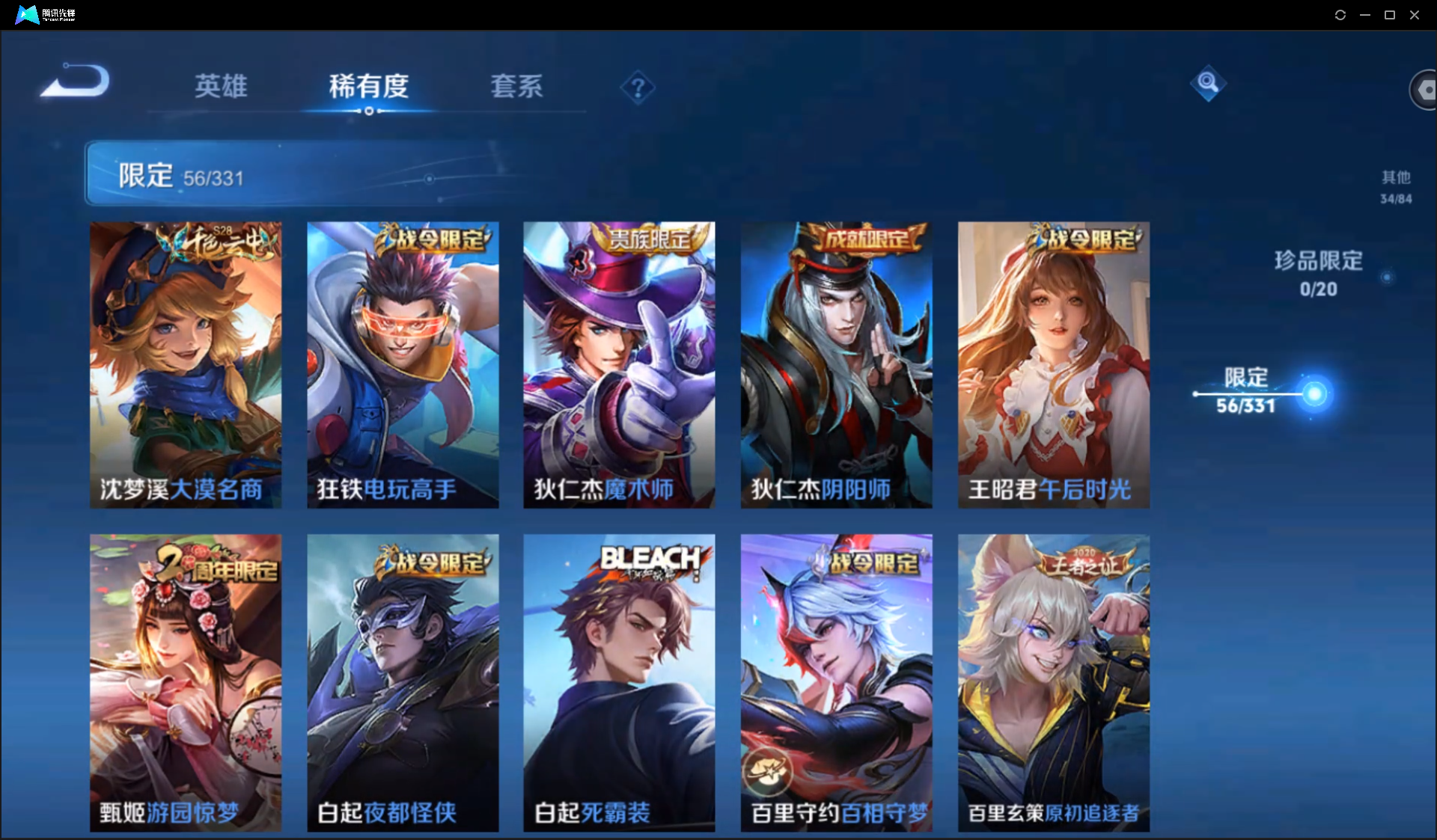1437x840 pixels.
Task: Select the 稀有度 tab
Action: click(x=368, y=86)
